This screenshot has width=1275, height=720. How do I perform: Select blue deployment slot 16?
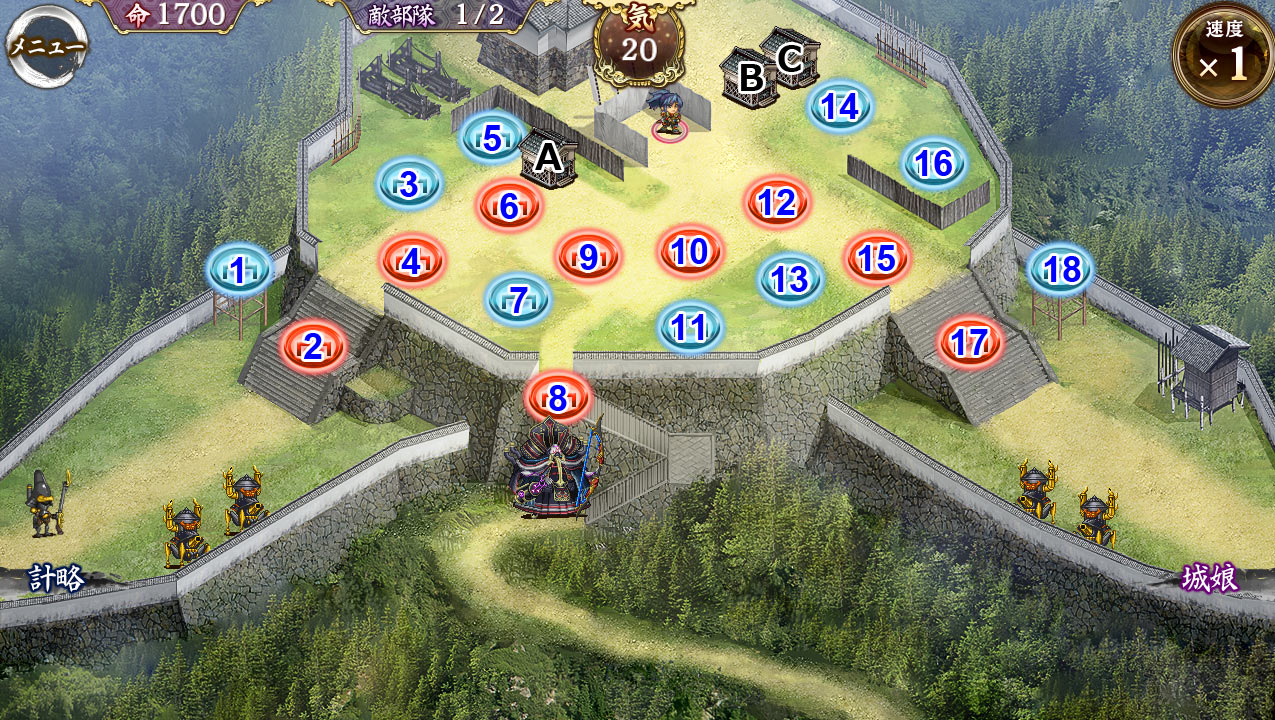coord(933,163)
